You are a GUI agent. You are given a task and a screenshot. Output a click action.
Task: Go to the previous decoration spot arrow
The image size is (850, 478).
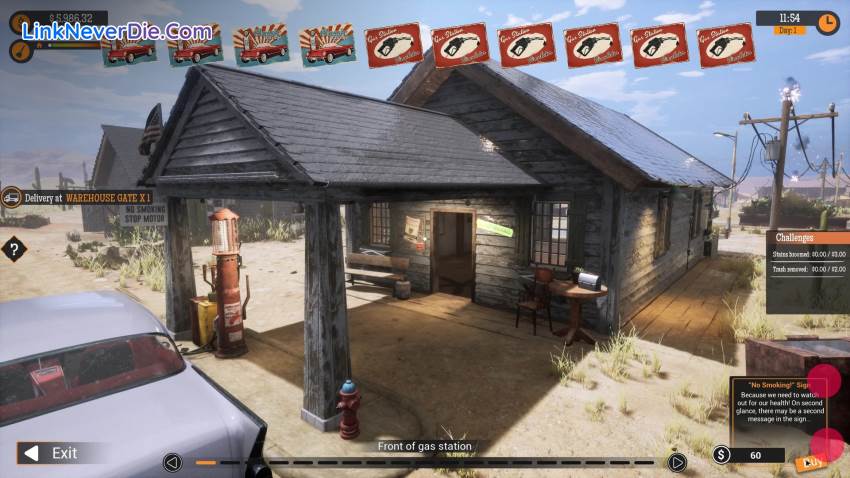(173, 462)
